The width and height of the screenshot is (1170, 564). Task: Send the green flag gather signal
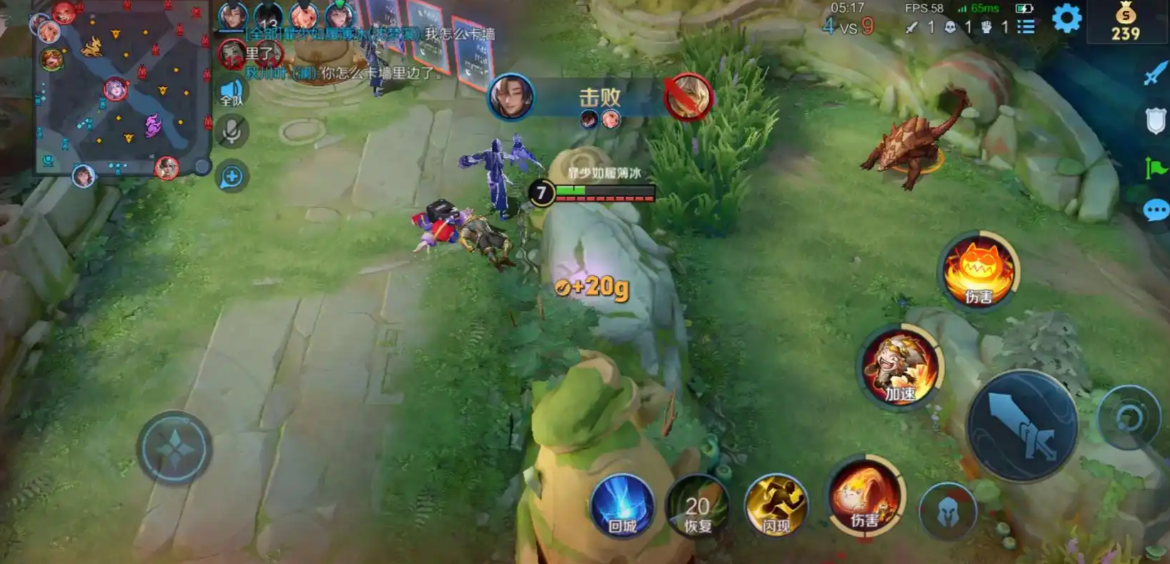[x=1155, y=167]
